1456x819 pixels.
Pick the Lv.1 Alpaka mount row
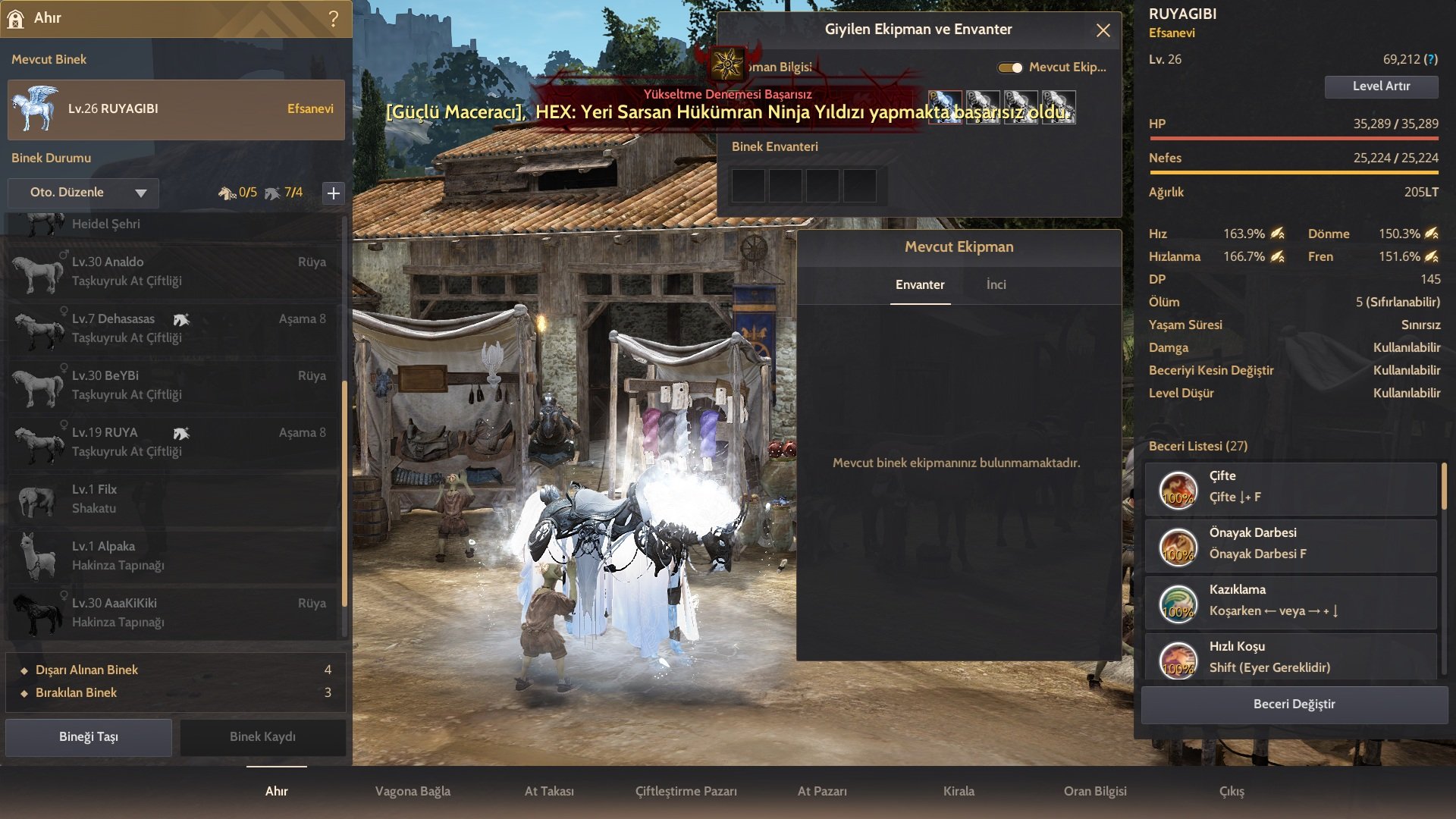pyautogui.click(x=174, y=556)
